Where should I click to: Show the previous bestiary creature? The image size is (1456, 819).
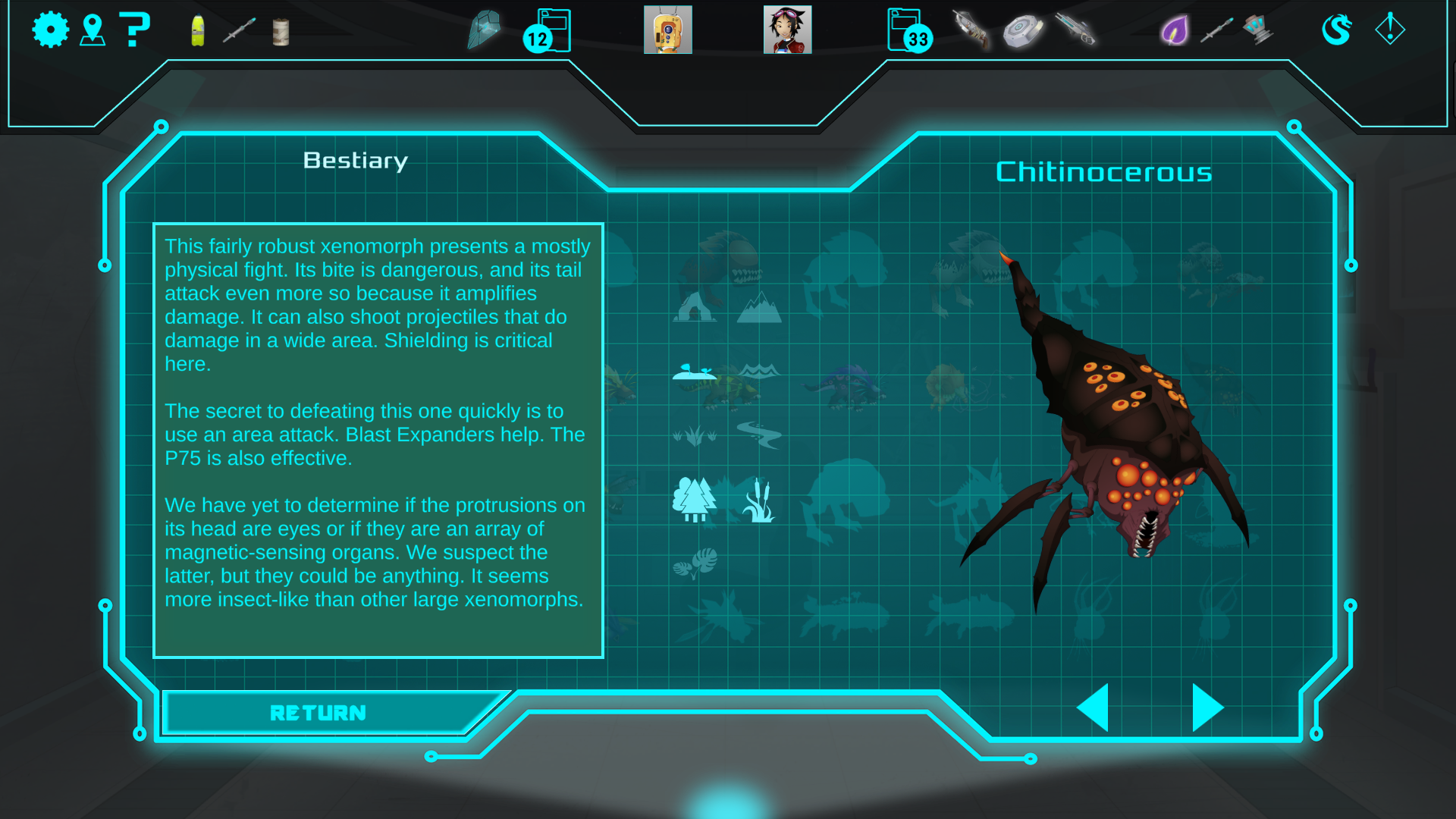click(1094, 708)
